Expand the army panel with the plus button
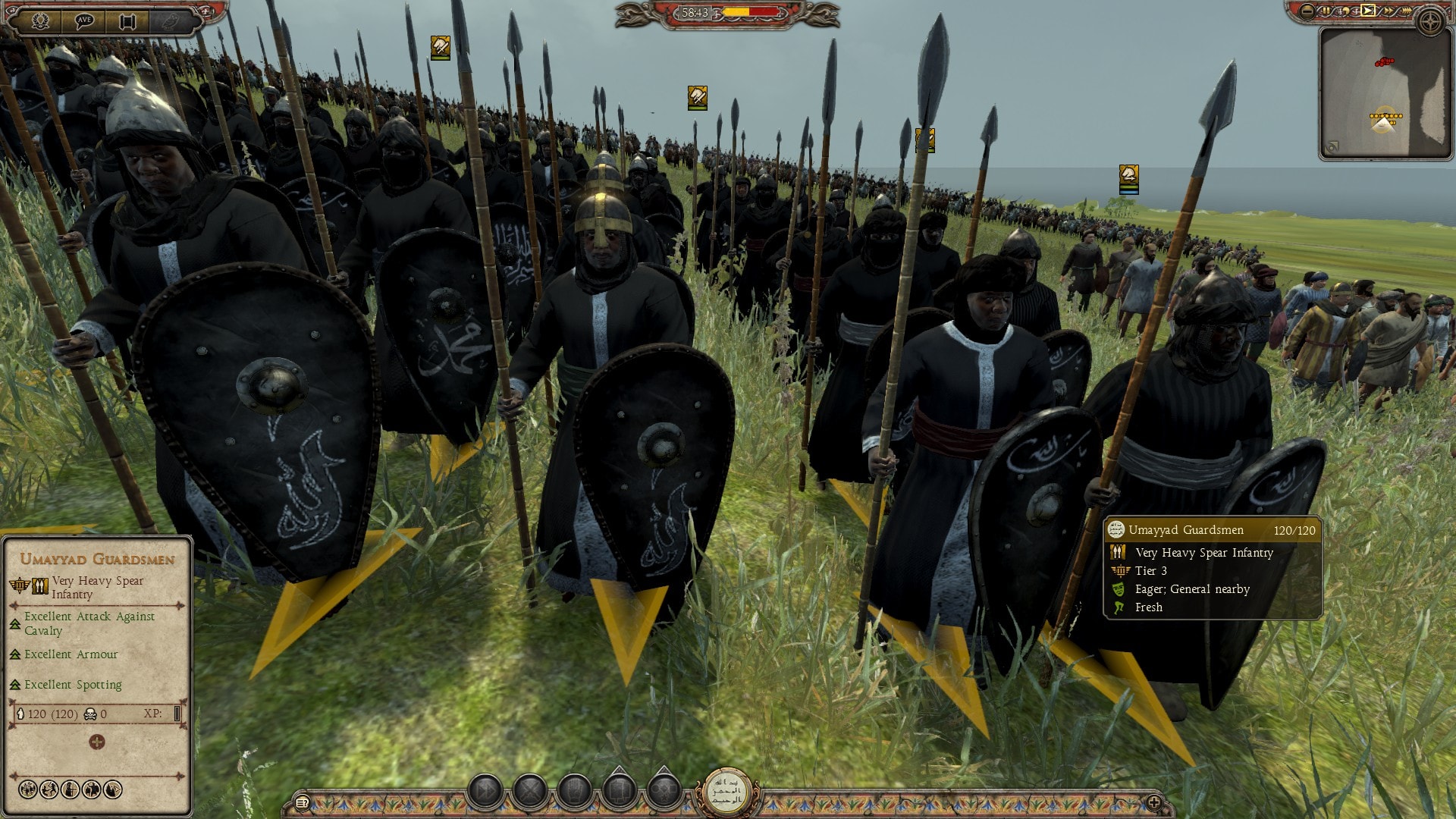 point(1154,802)
